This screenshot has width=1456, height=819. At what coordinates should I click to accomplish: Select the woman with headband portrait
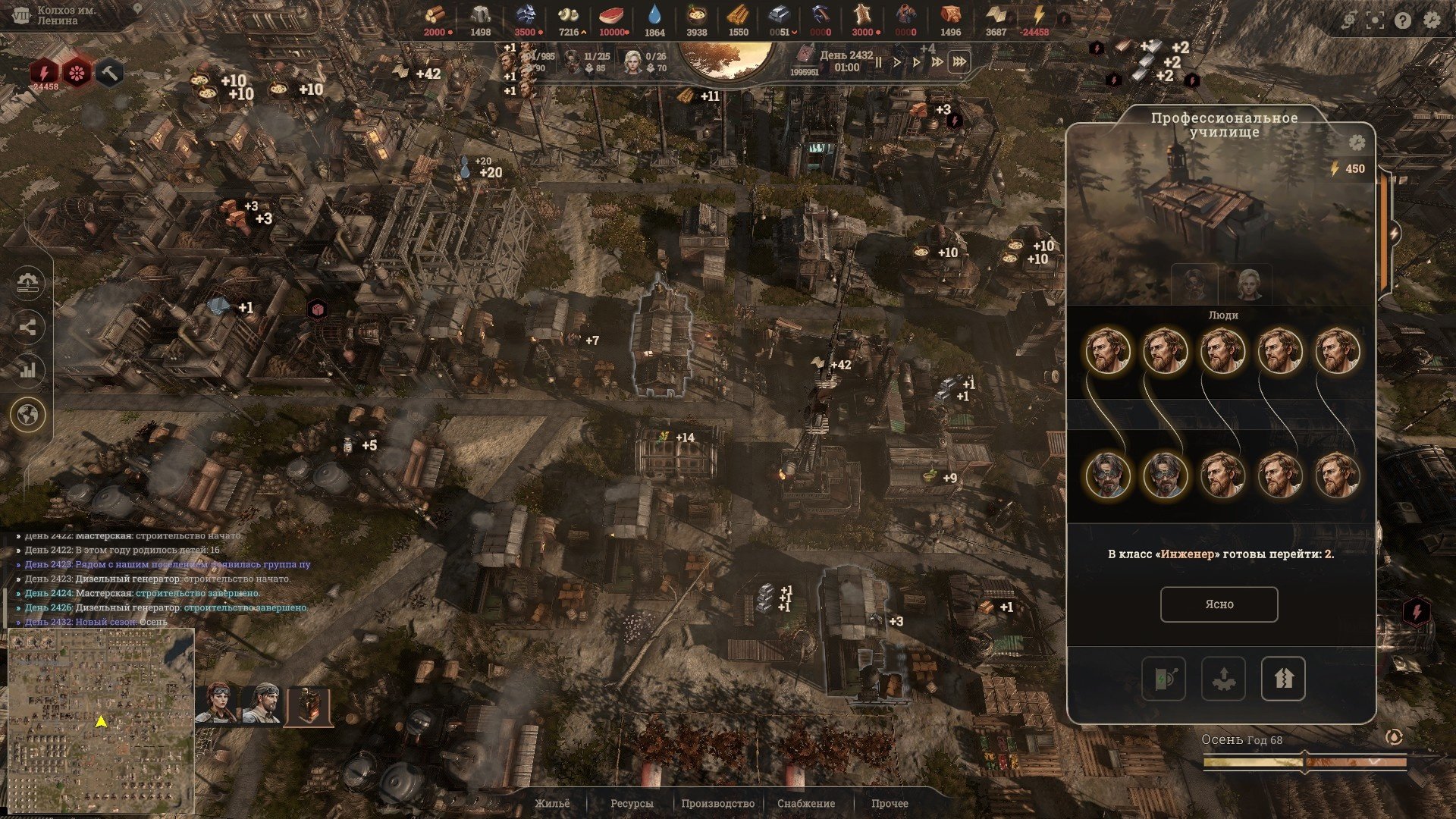tap(218, 705)
